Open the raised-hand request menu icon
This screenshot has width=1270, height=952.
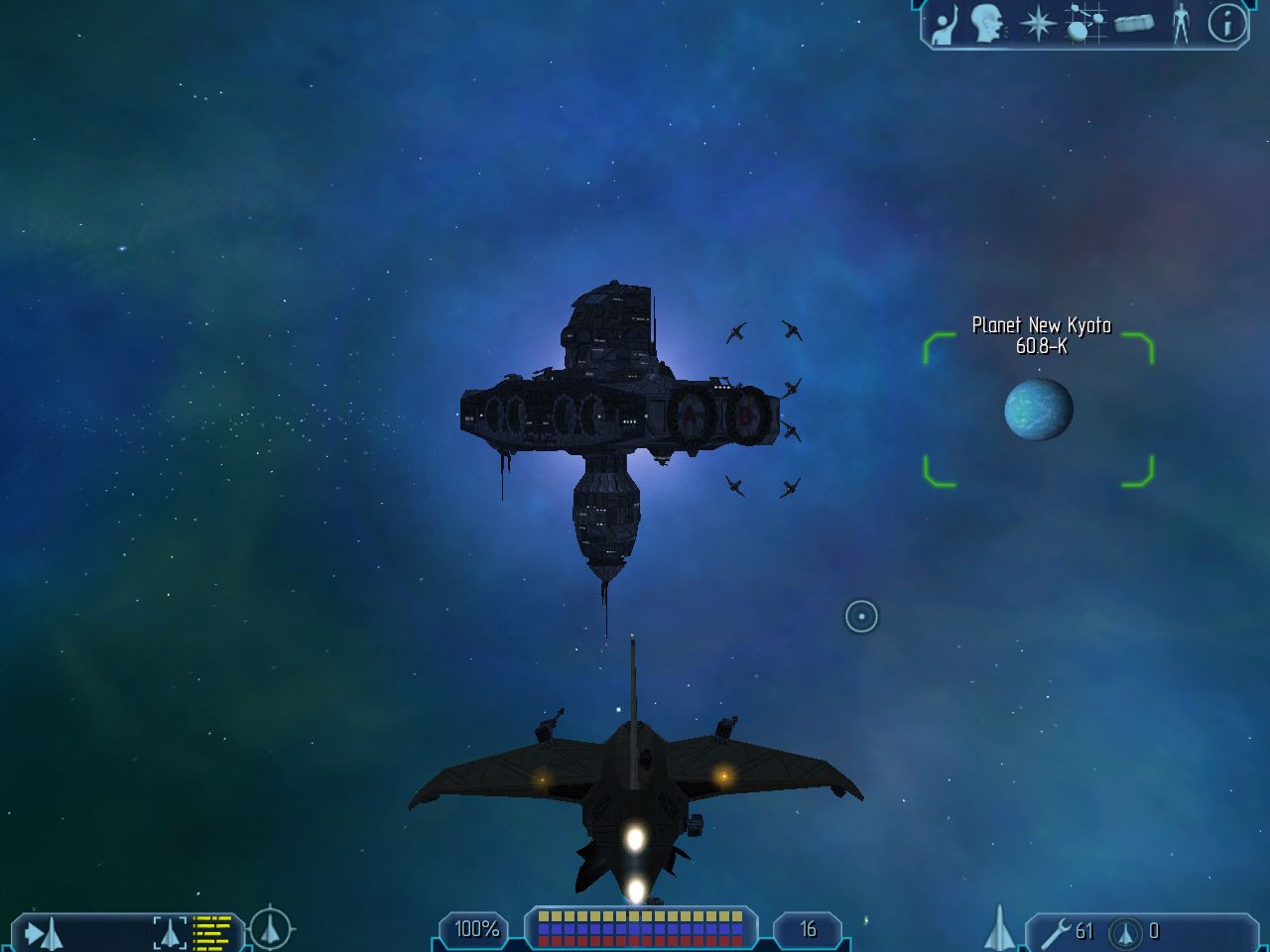pos(945,24)
